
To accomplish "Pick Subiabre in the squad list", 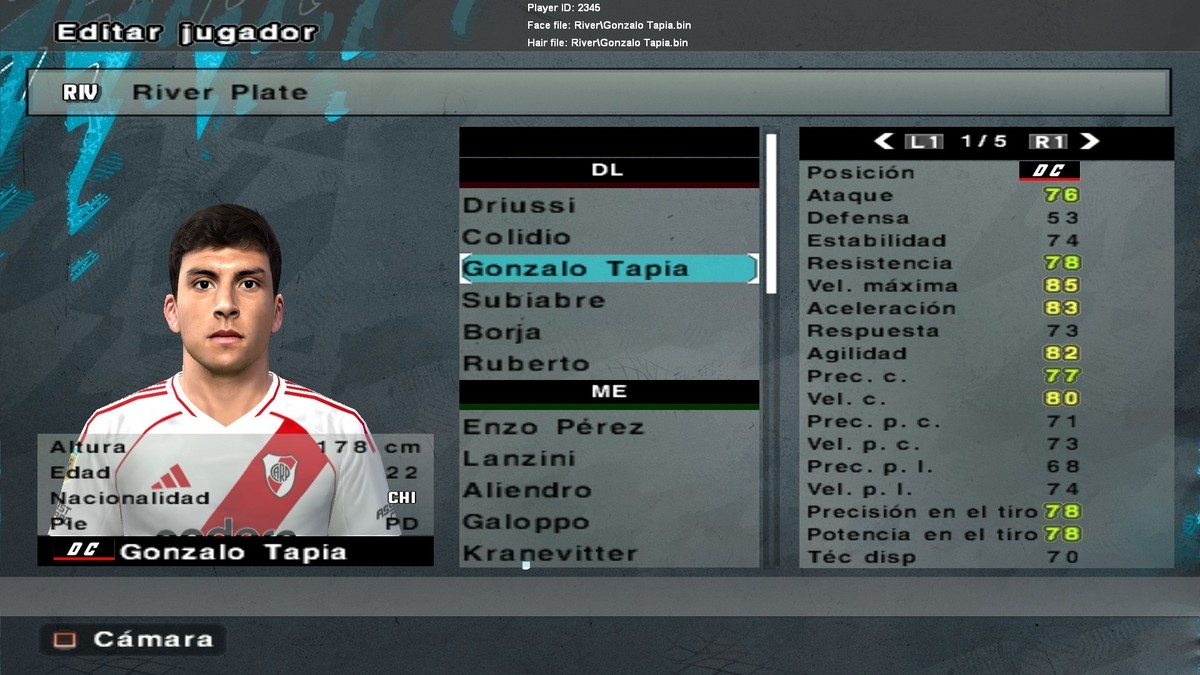I will click(x=533, y=300).
